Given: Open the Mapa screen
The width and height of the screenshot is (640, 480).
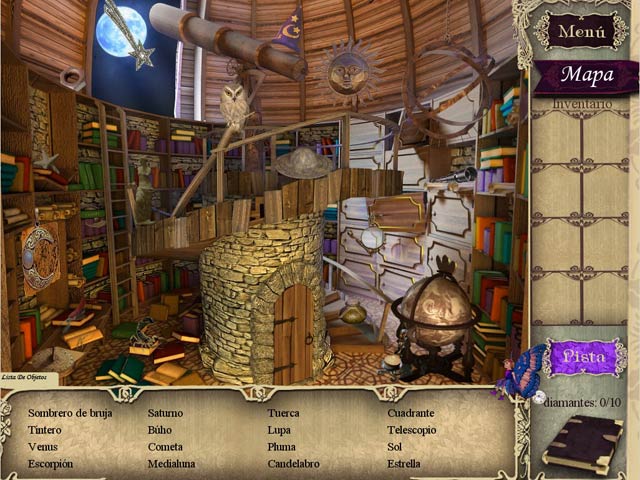Looking at the screenshot, I should pos(586,75).
